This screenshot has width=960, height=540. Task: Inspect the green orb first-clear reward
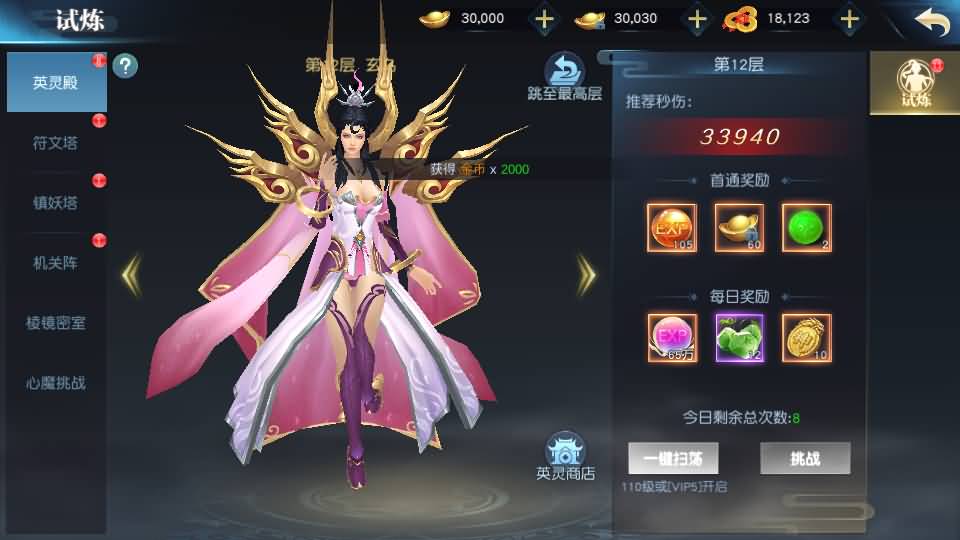click(x=806, y=228)
